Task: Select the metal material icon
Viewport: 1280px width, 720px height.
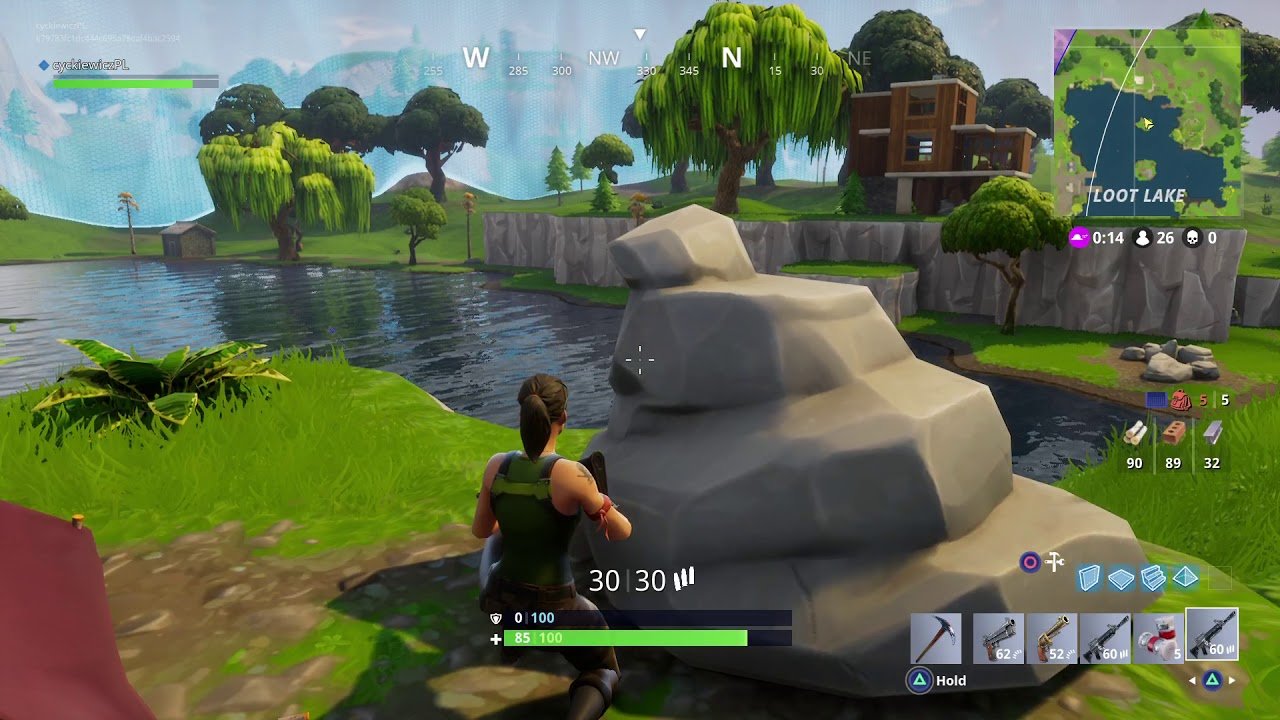Action: click(1212, 433)
